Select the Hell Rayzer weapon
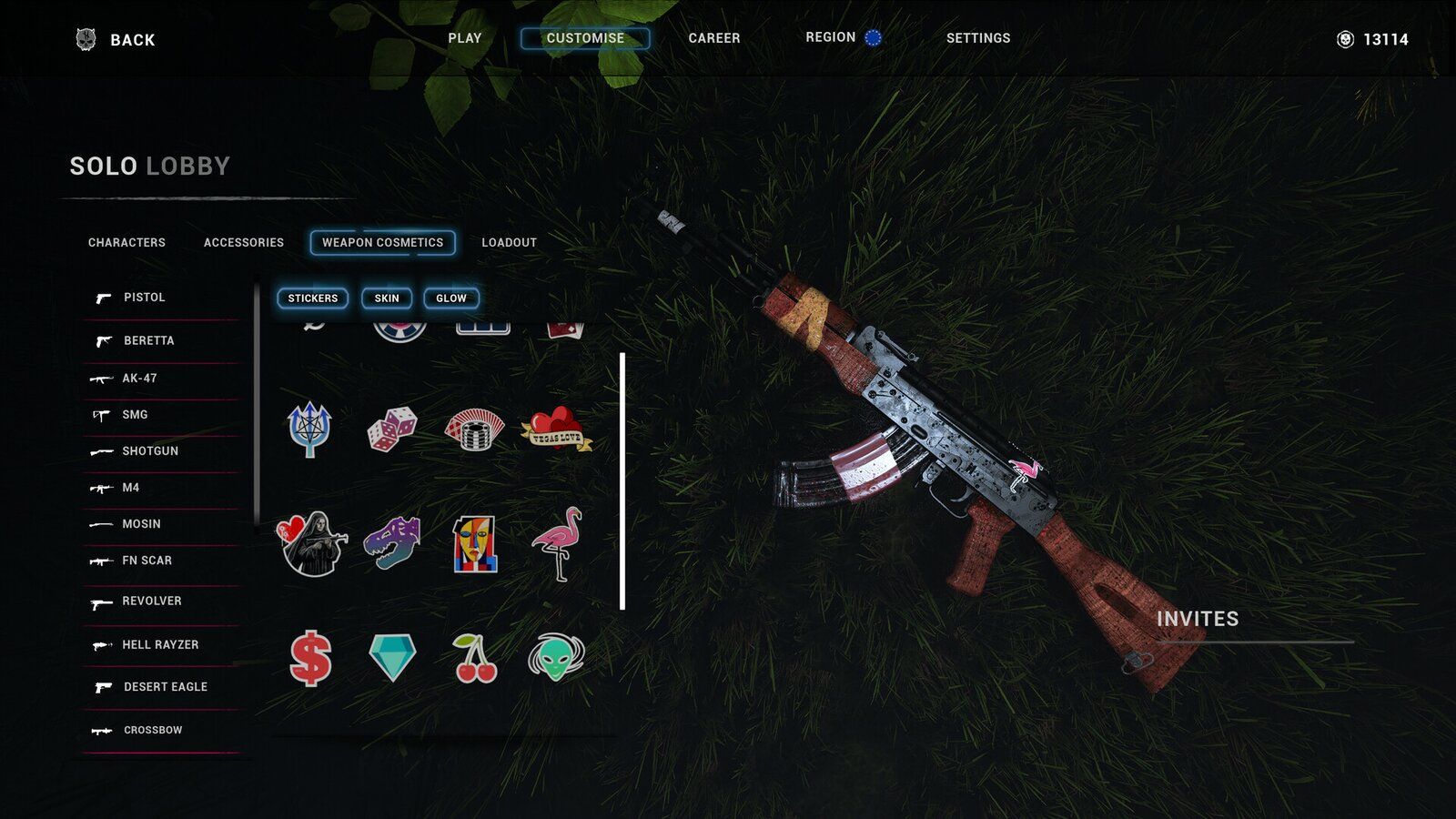The width and height of the screenshot is (1456, 819). click(x=159, y=645)
